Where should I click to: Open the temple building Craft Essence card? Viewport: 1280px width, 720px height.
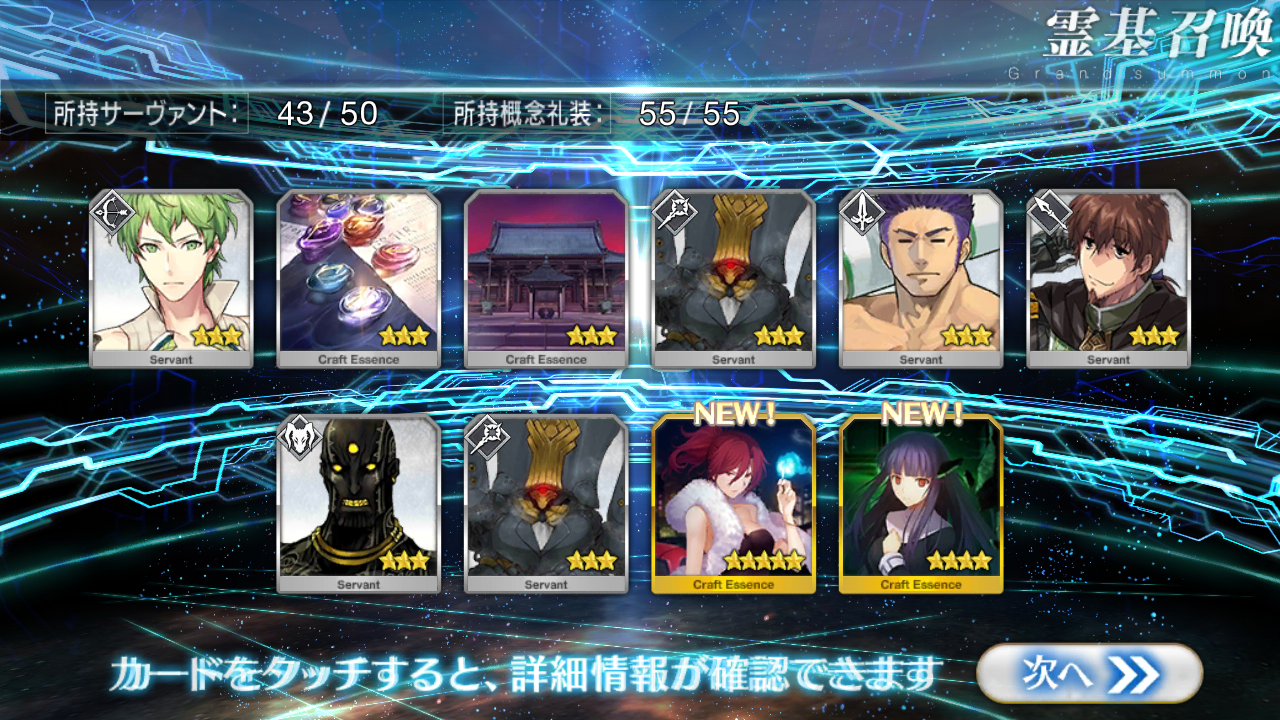[547, 279]
